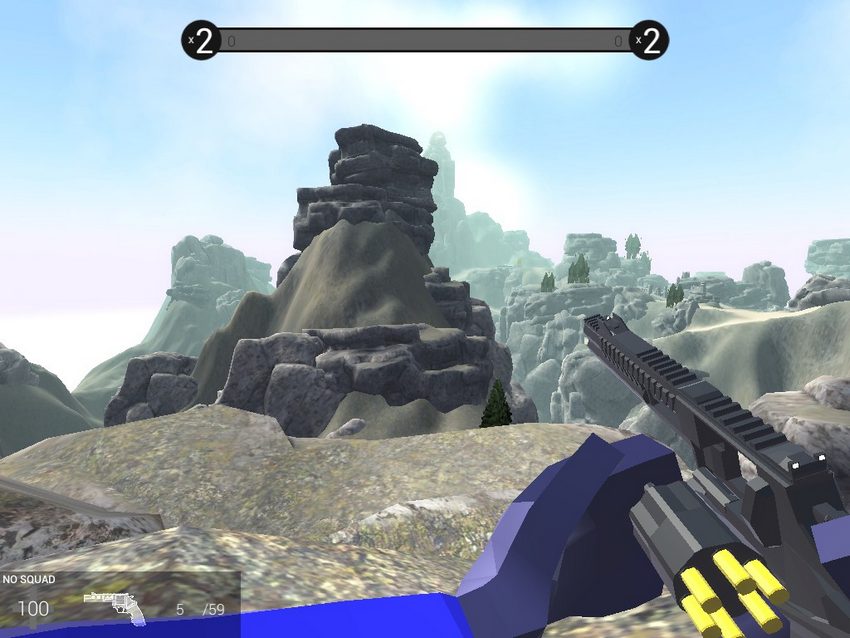Click the NO SQUAD label
850x638 pixels.
[29, 579]
